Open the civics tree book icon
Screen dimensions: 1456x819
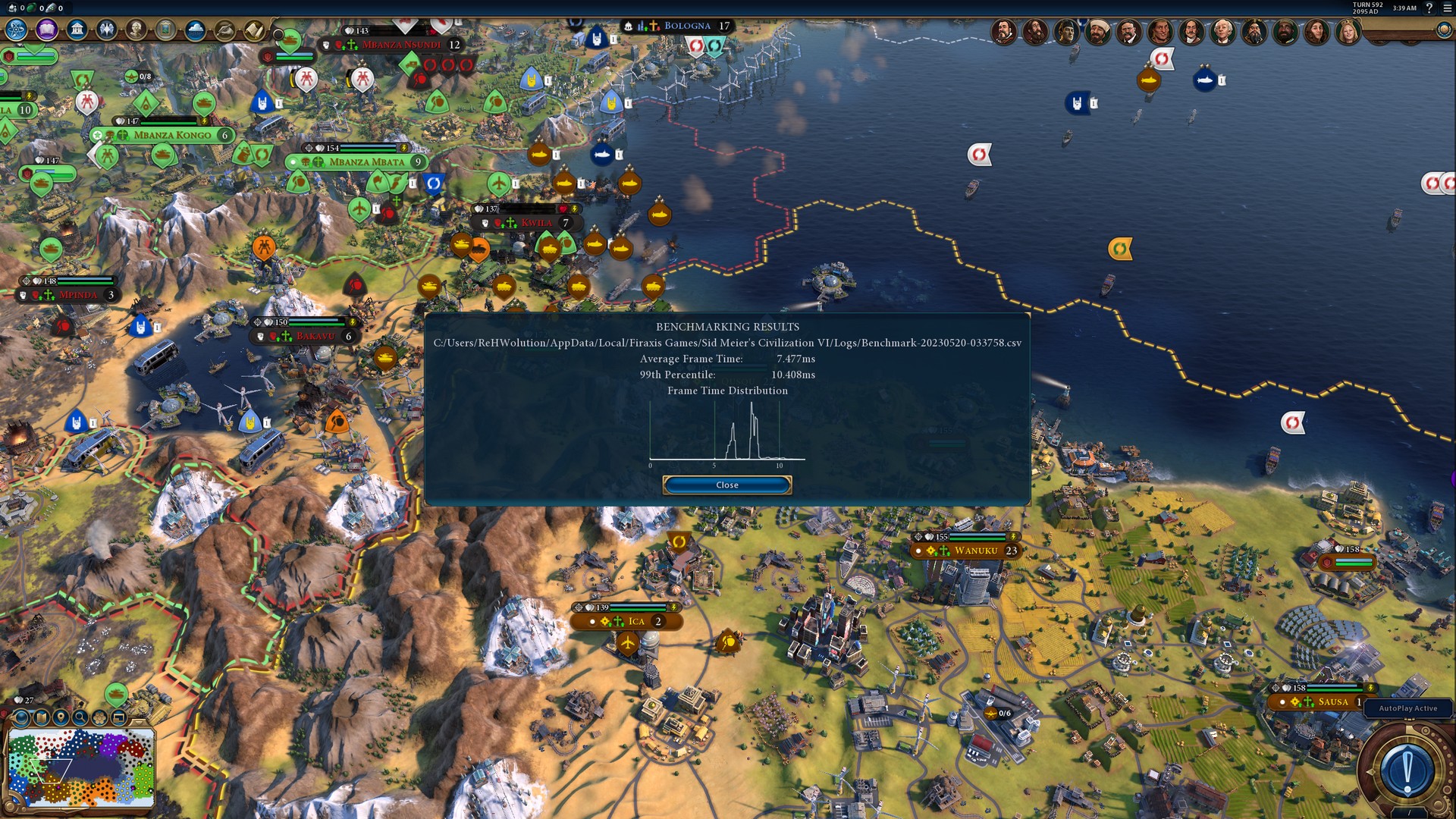coord(47,30)
